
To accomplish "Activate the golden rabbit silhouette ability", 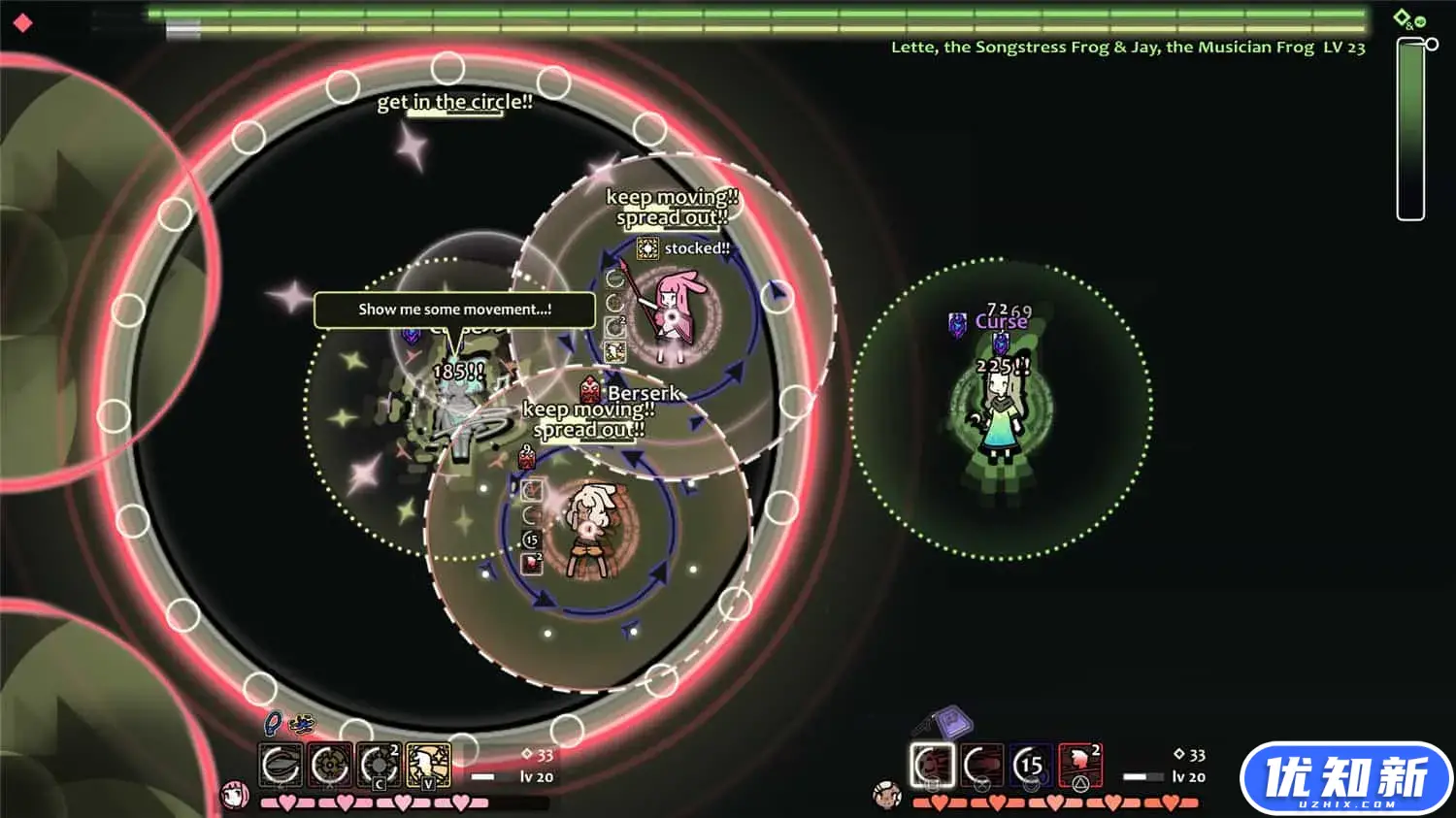I will pyautogui.click(x=428, y=766).
